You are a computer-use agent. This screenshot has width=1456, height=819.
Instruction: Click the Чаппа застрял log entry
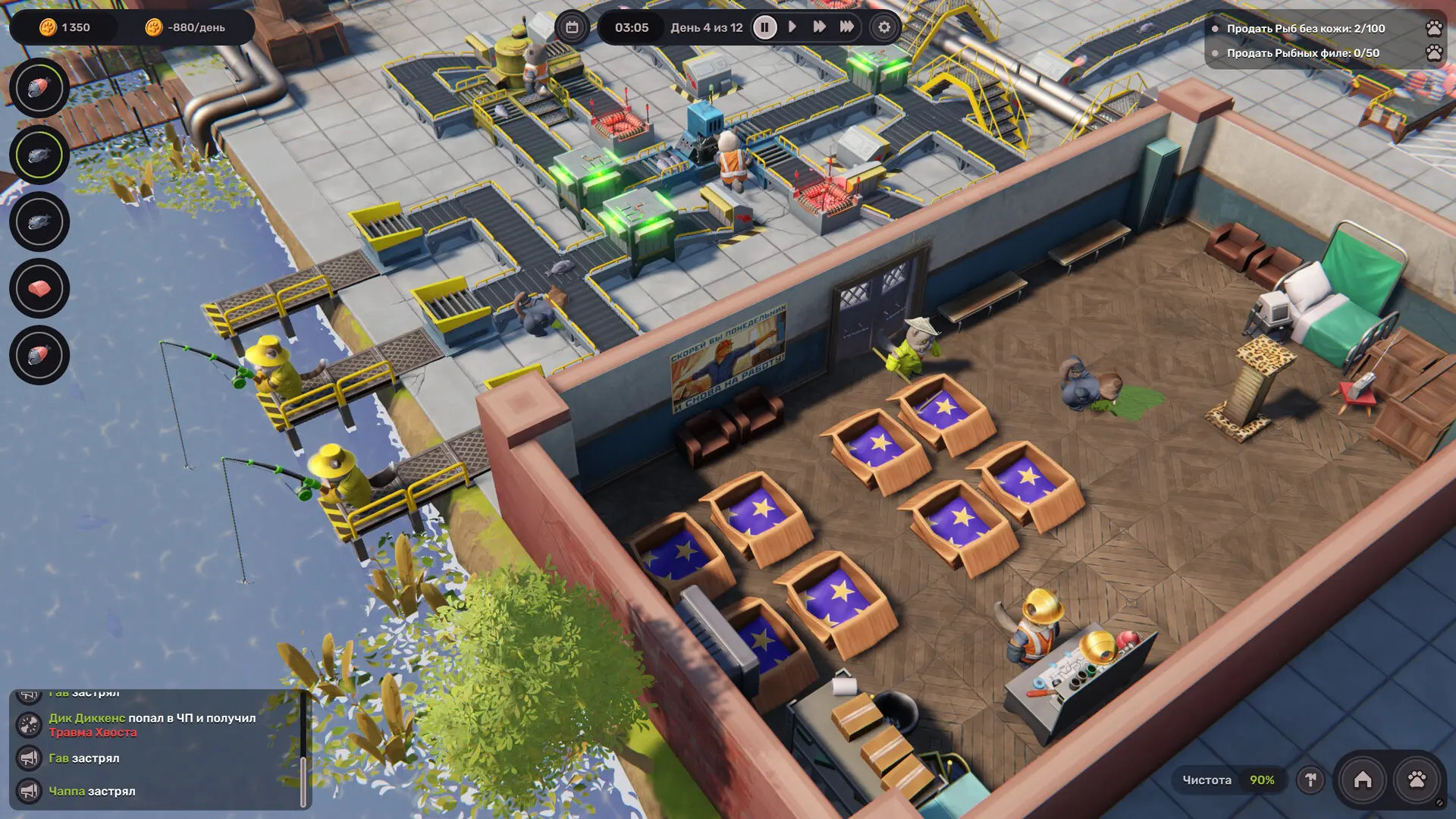click(92, 791)
